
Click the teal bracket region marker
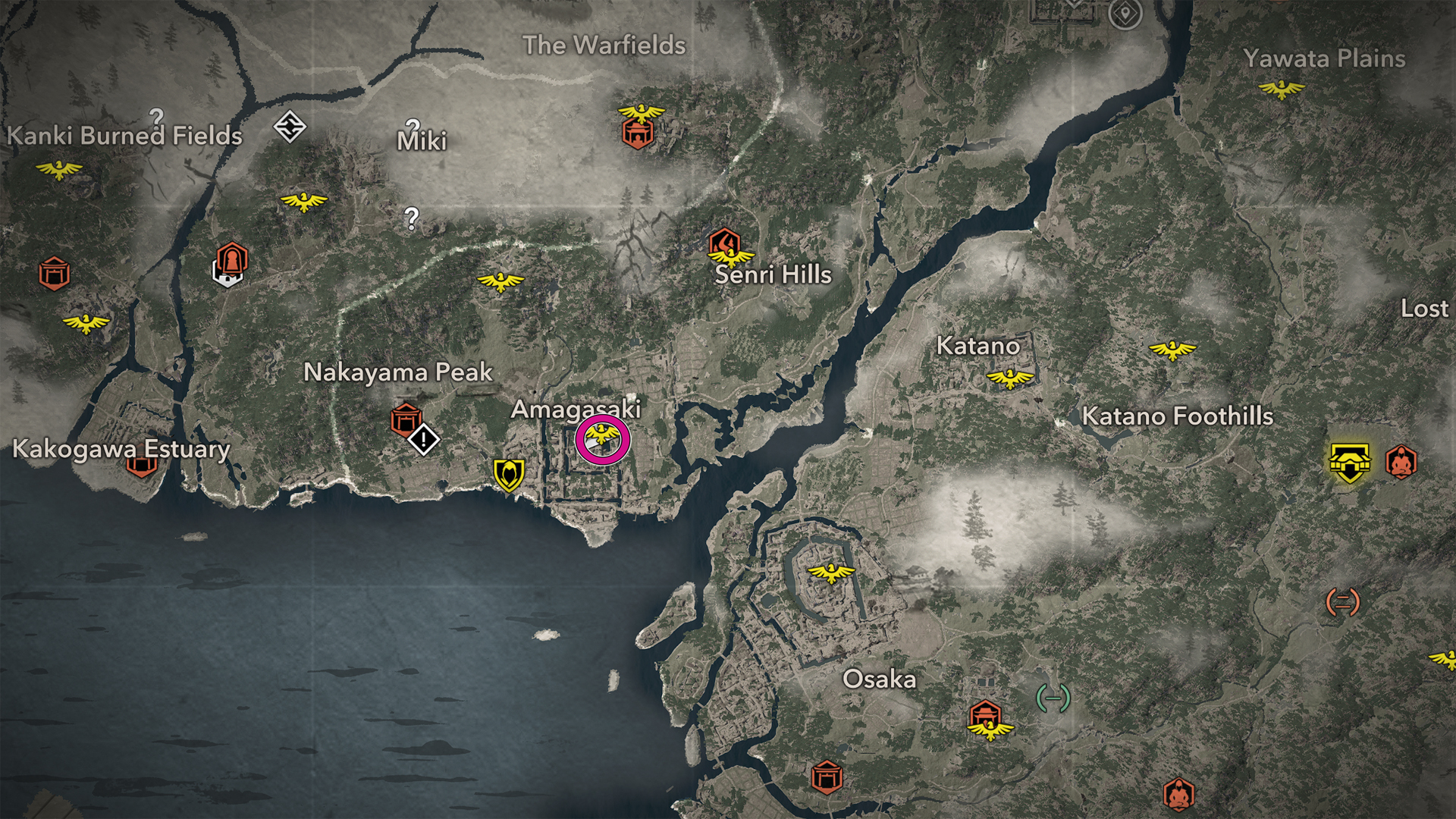click(1053, 698)
